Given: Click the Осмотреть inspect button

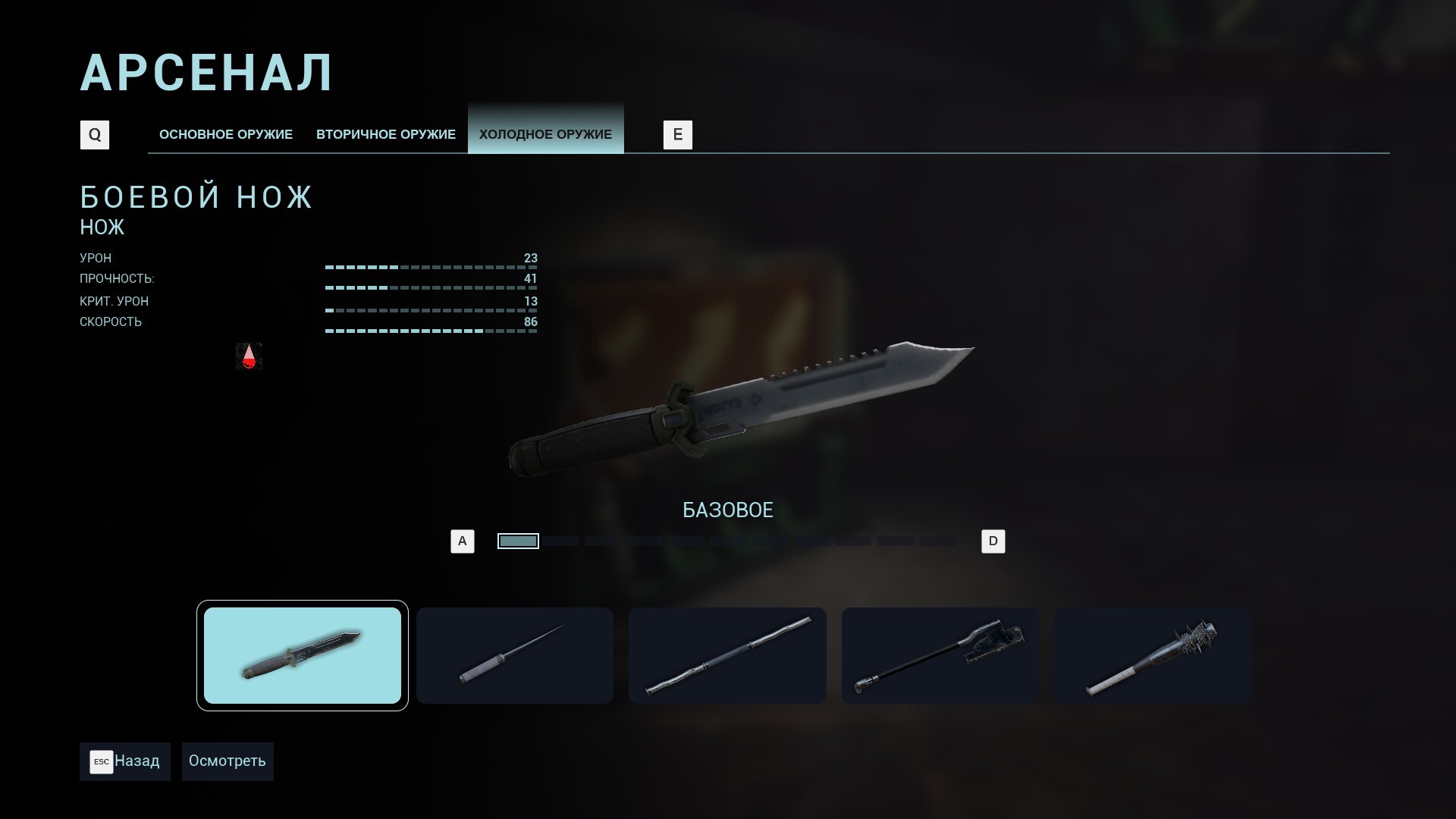Looking at the screenshot, I should [x=227, y=761].
